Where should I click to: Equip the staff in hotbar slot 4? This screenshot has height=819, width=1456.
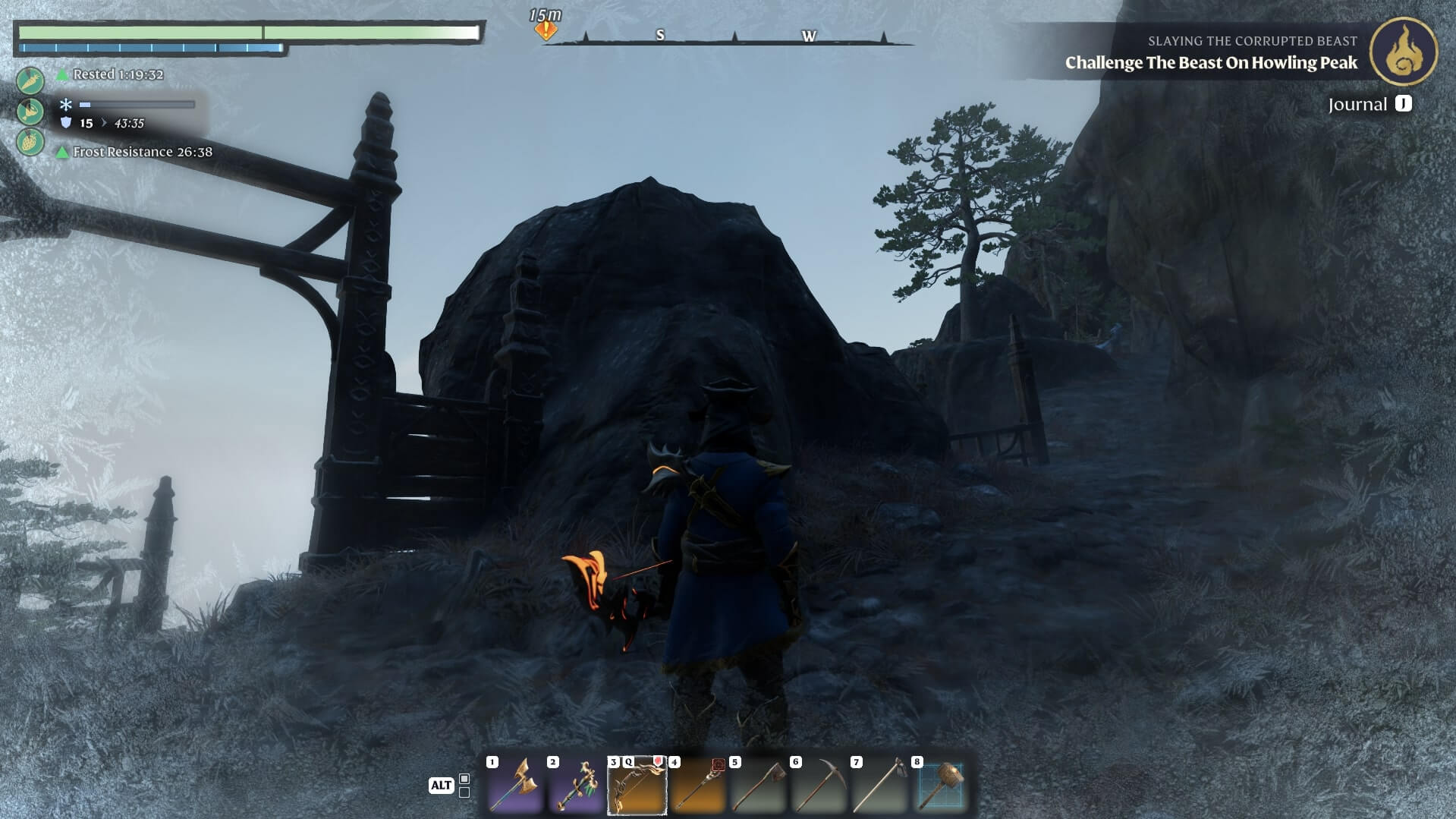pos(697,785)
